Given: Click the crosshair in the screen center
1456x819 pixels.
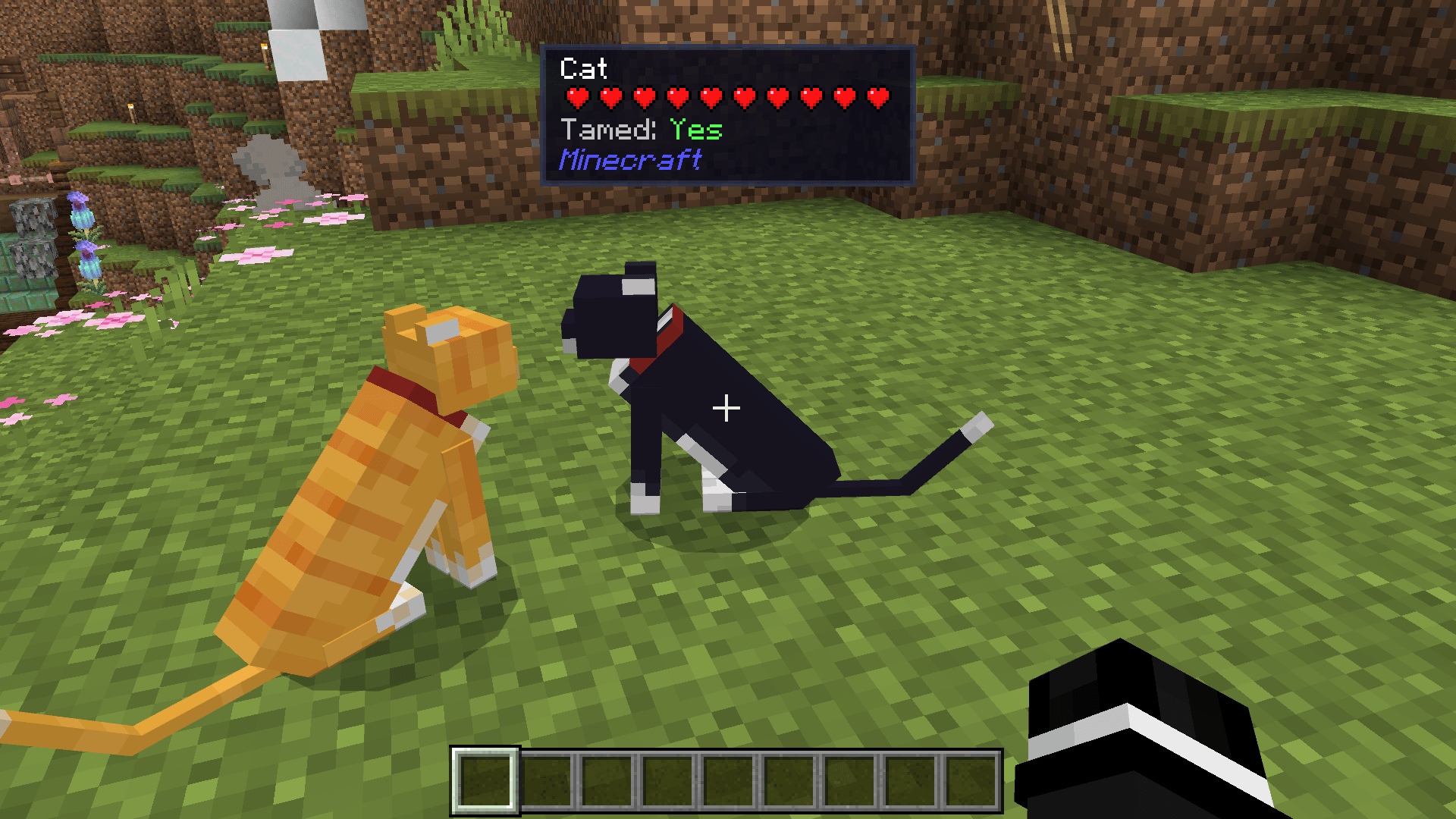Looking at the screenshot, I should point(726,408).
